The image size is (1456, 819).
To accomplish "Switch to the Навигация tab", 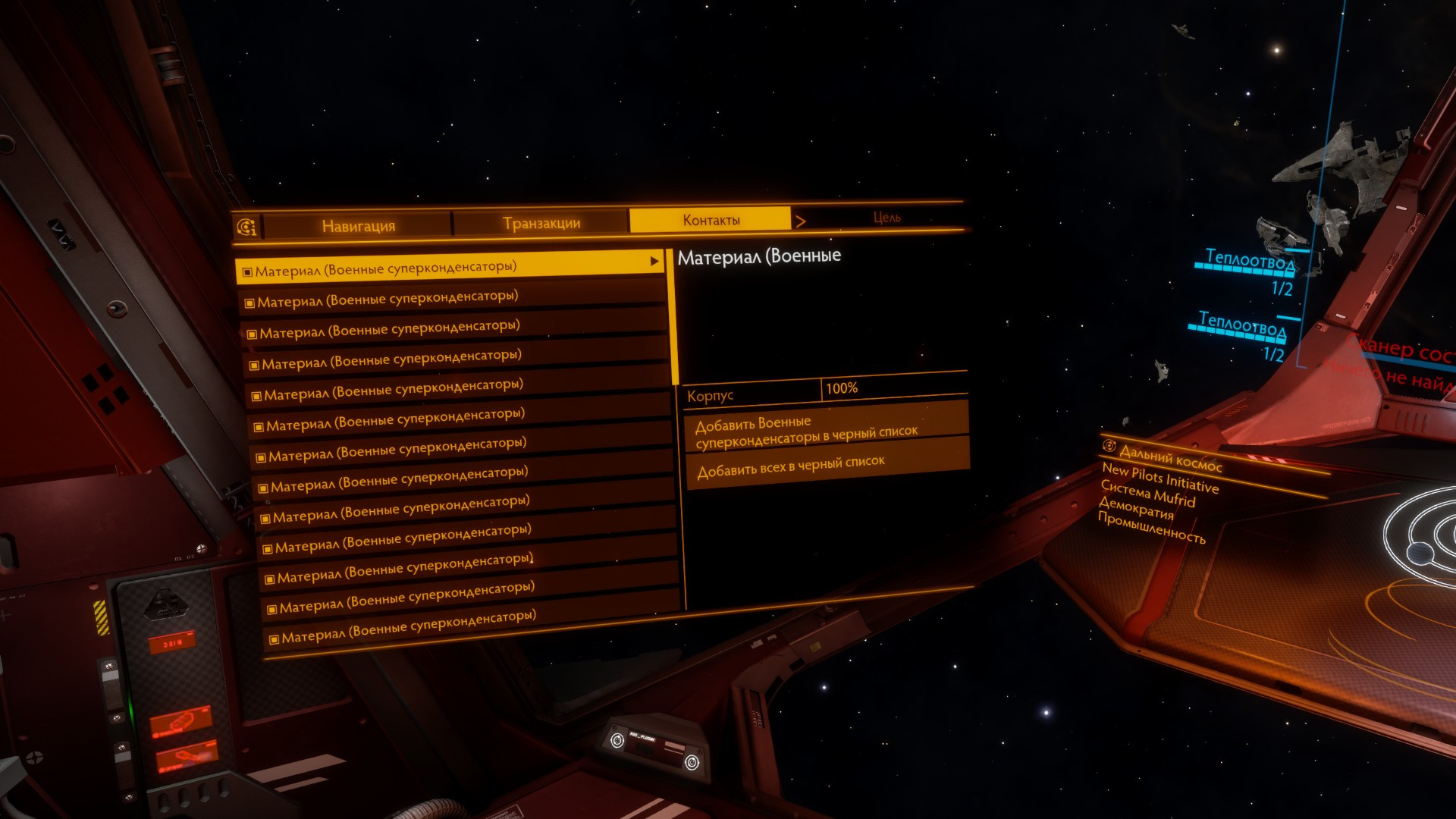I will point(358,225).
